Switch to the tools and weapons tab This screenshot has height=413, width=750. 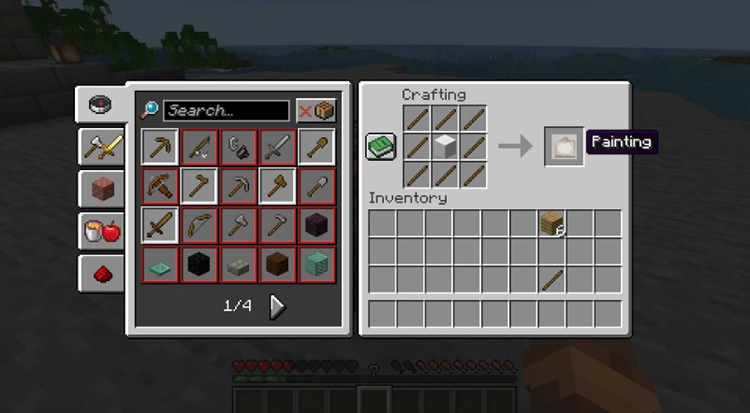pos(101,147)
